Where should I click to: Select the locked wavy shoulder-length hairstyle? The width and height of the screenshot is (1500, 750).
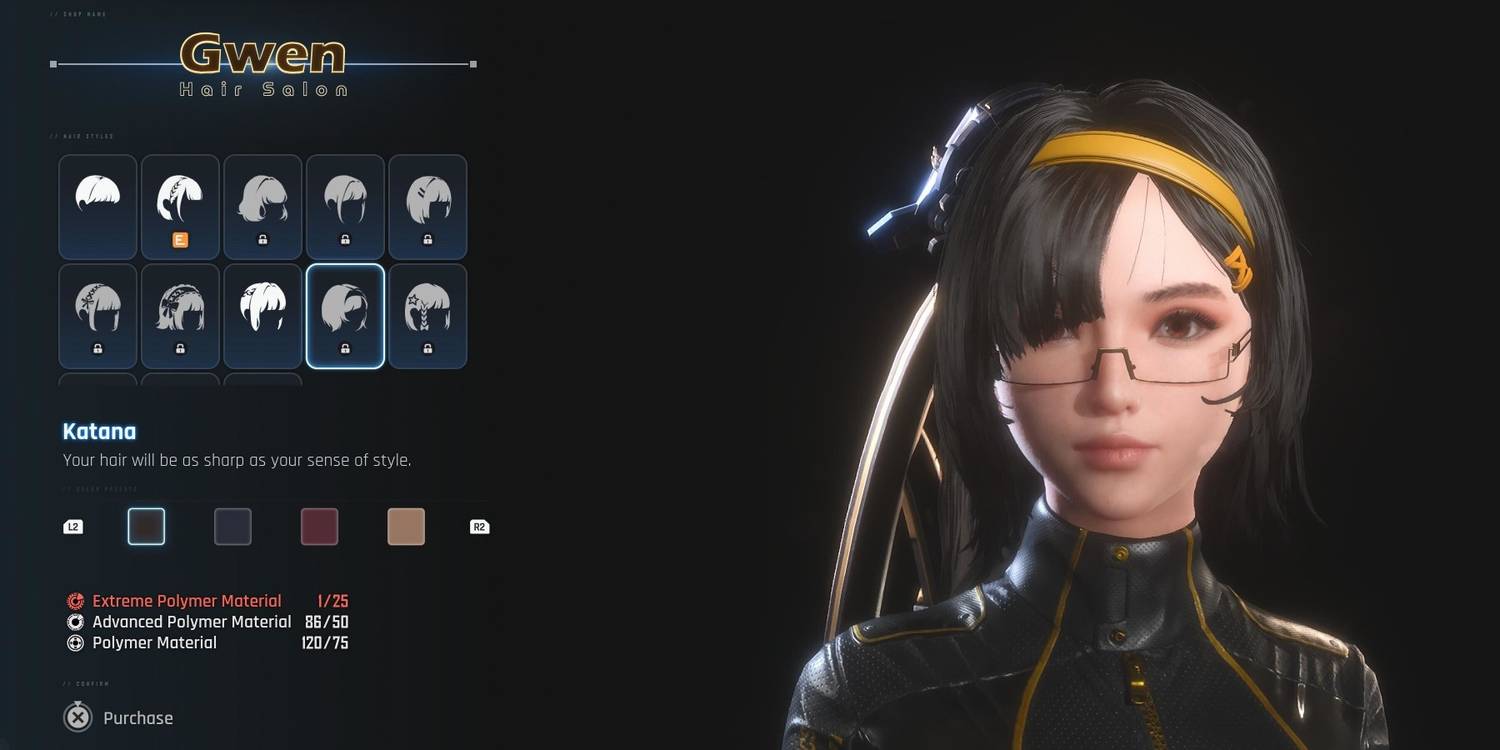[263, 206]
